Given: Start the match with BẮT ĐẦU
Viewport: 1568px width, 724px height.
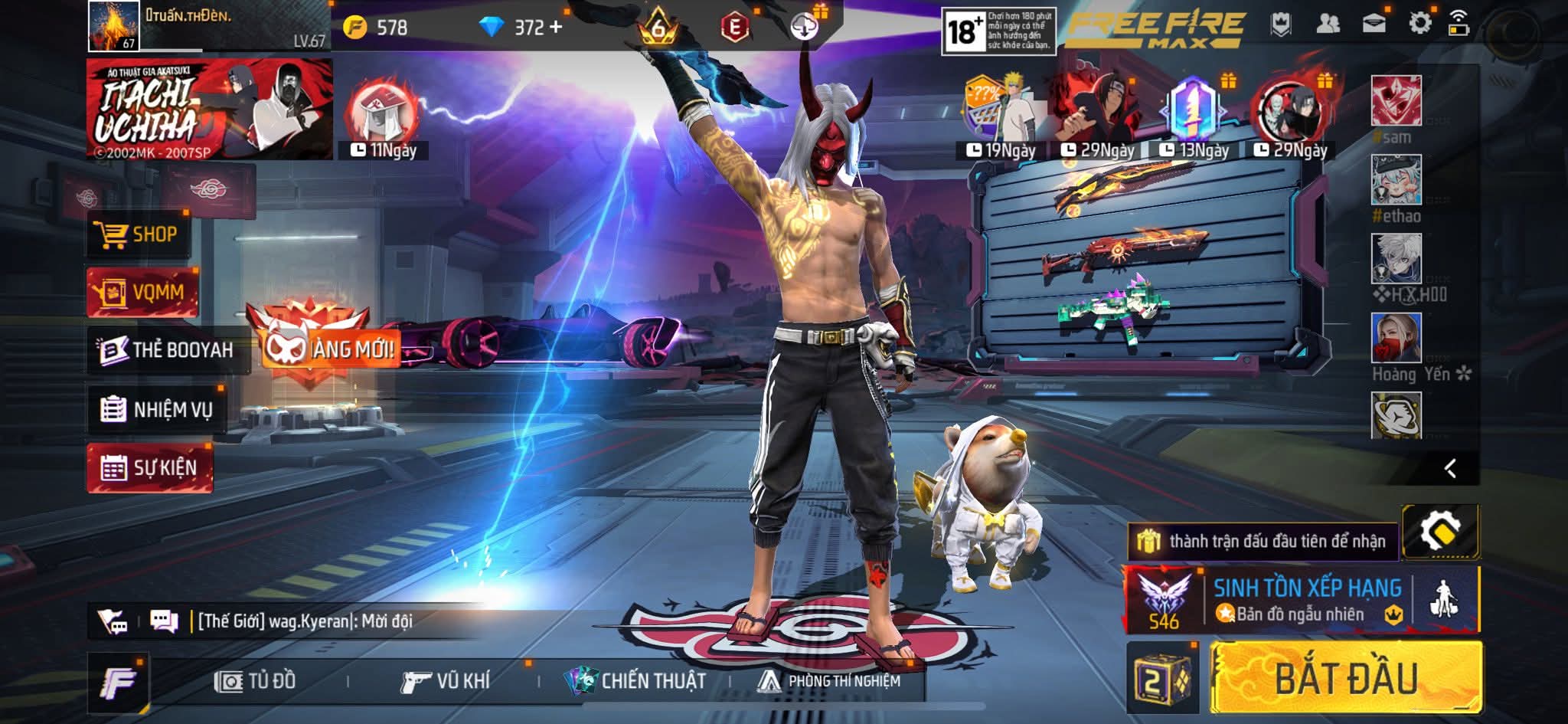Looking at the screenshot, I should click(1345, 678).
